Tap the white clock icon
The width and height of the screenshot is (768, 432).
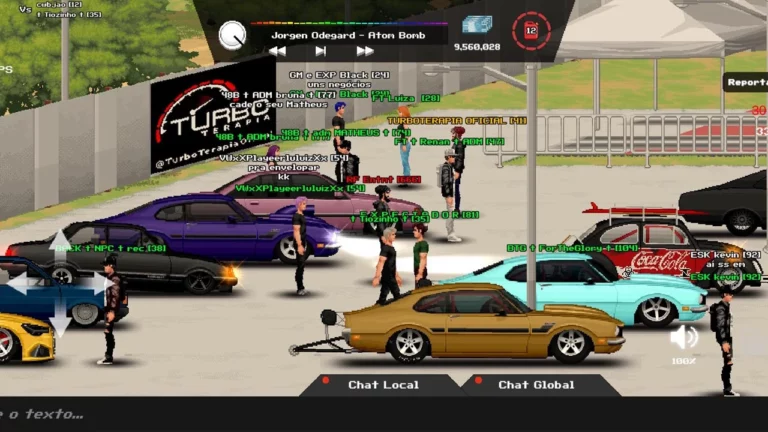coord(233,35)
